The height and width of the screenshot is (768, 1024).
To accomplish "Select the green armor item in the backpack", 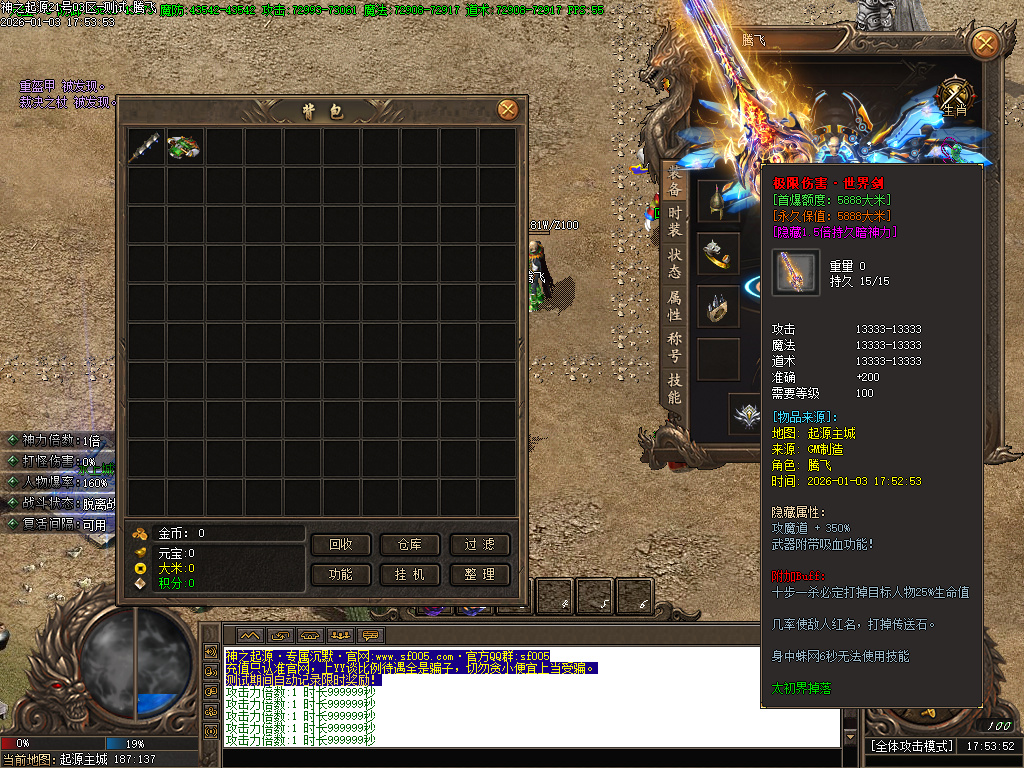I will (x=185, y=147).
